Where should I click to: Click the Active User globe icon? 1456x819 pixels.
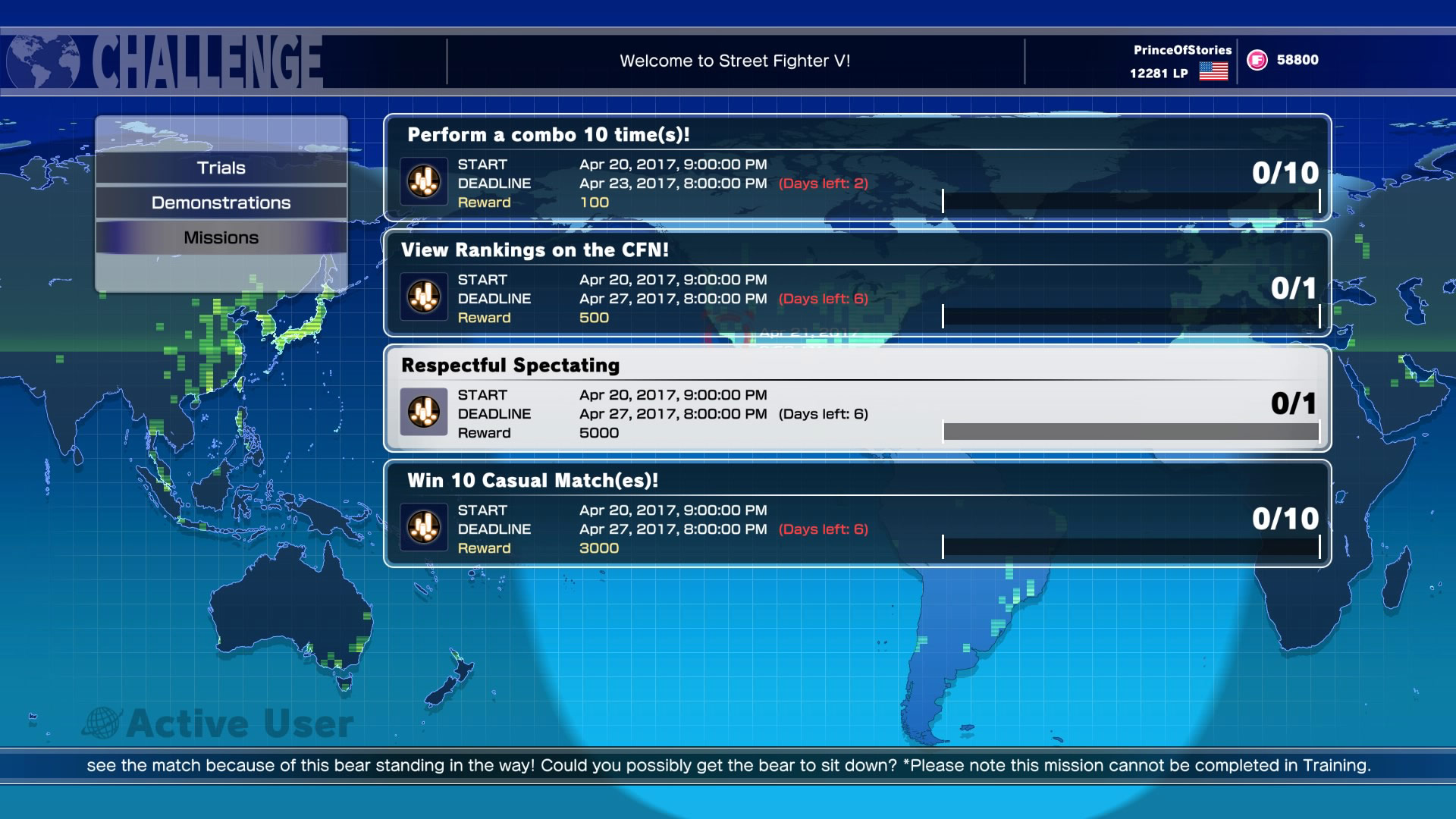(104, 721)
